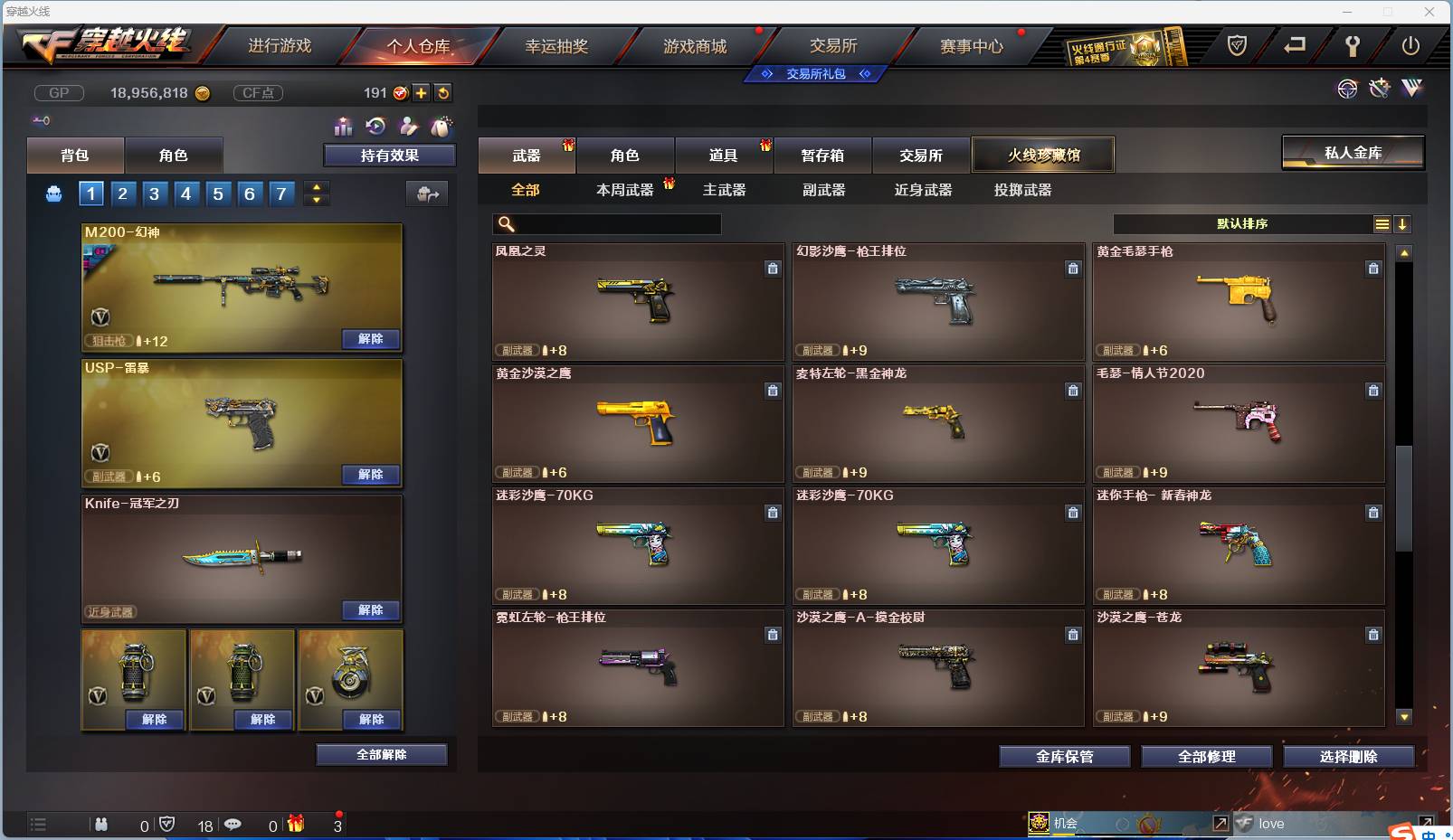Click the weapon search input field
Screen dimensions: 1453x840
click(606, 223)
